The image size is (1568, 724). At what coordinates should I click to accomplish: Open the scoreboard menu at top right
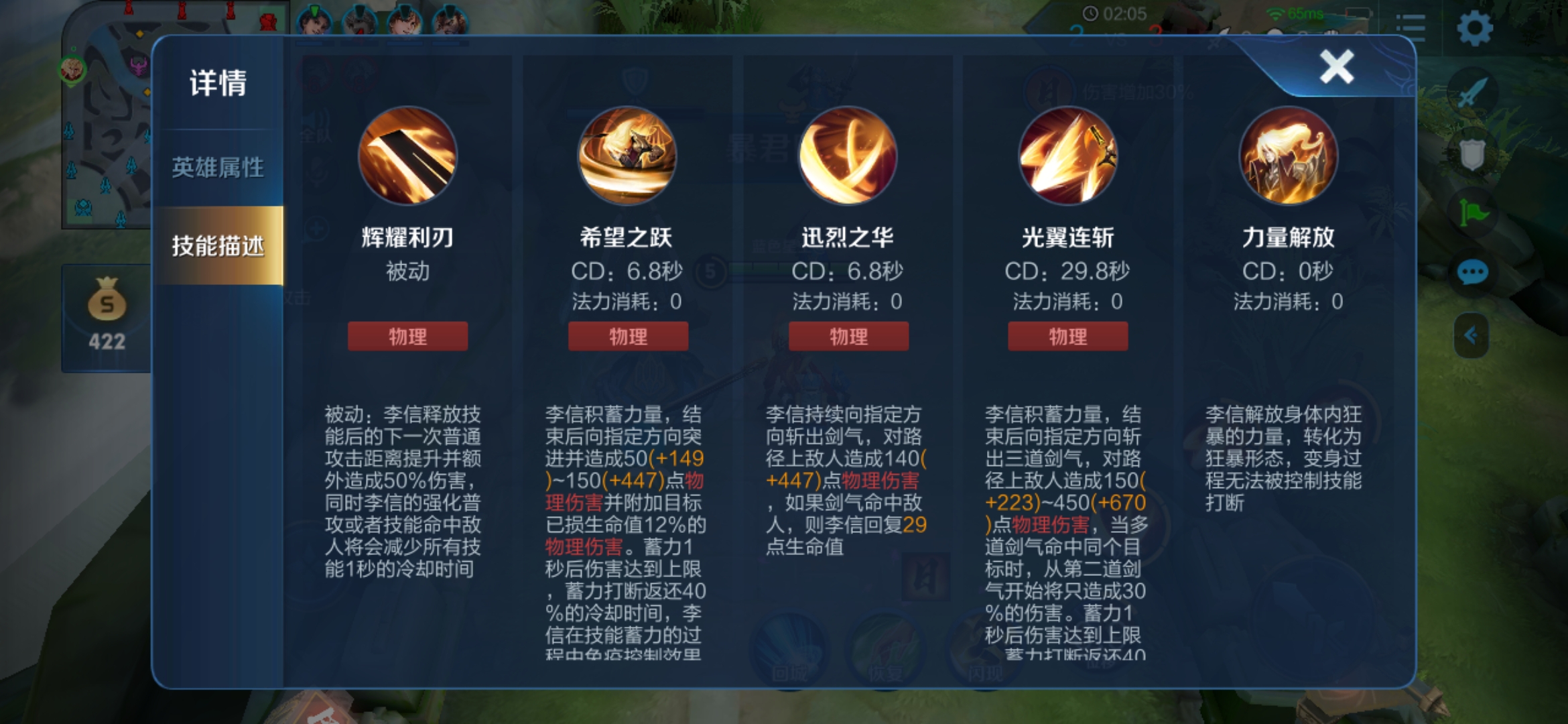1411,28
